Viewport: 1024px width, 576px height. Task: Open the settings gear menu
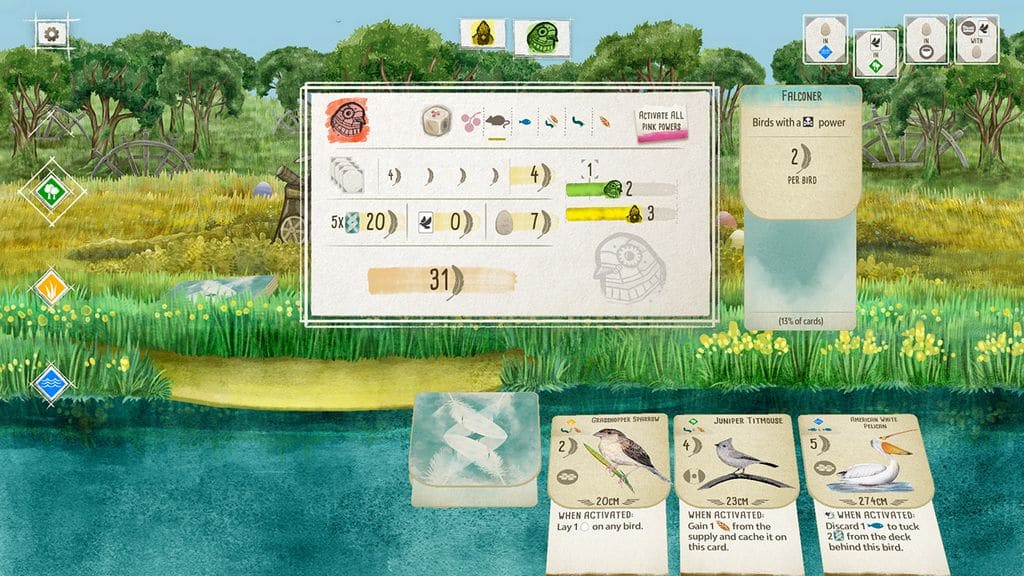51,33
